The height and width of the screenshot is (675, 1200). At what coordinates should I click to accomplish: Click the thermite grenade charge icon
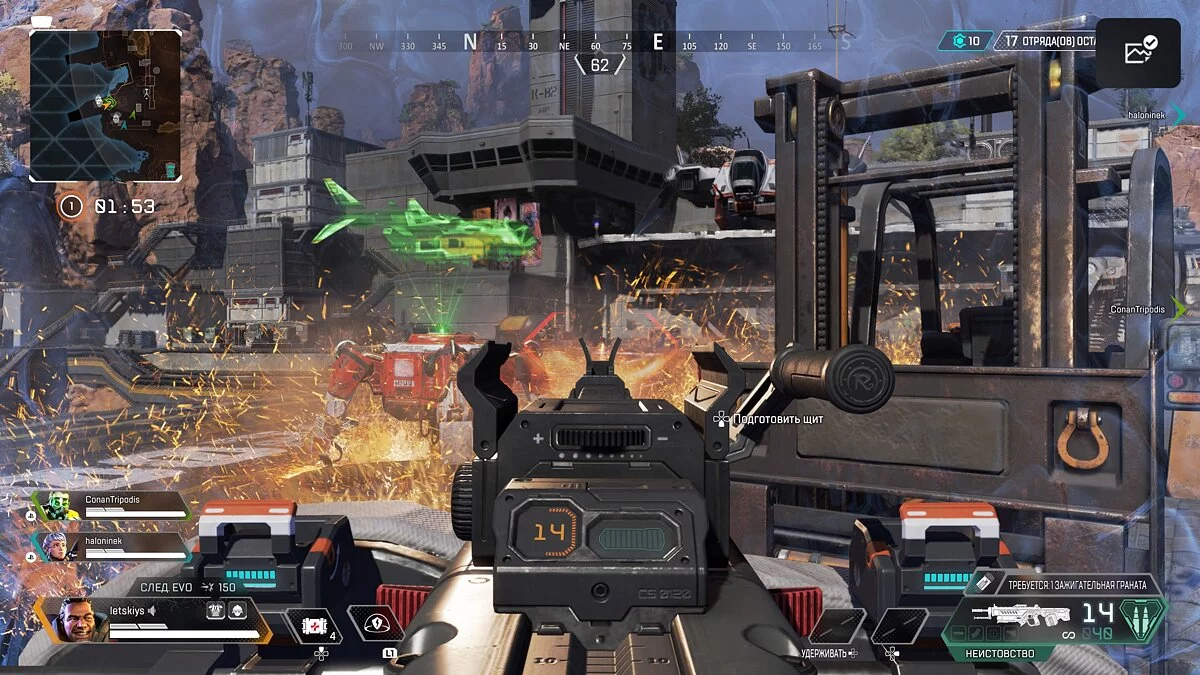(x=983, y=584)
